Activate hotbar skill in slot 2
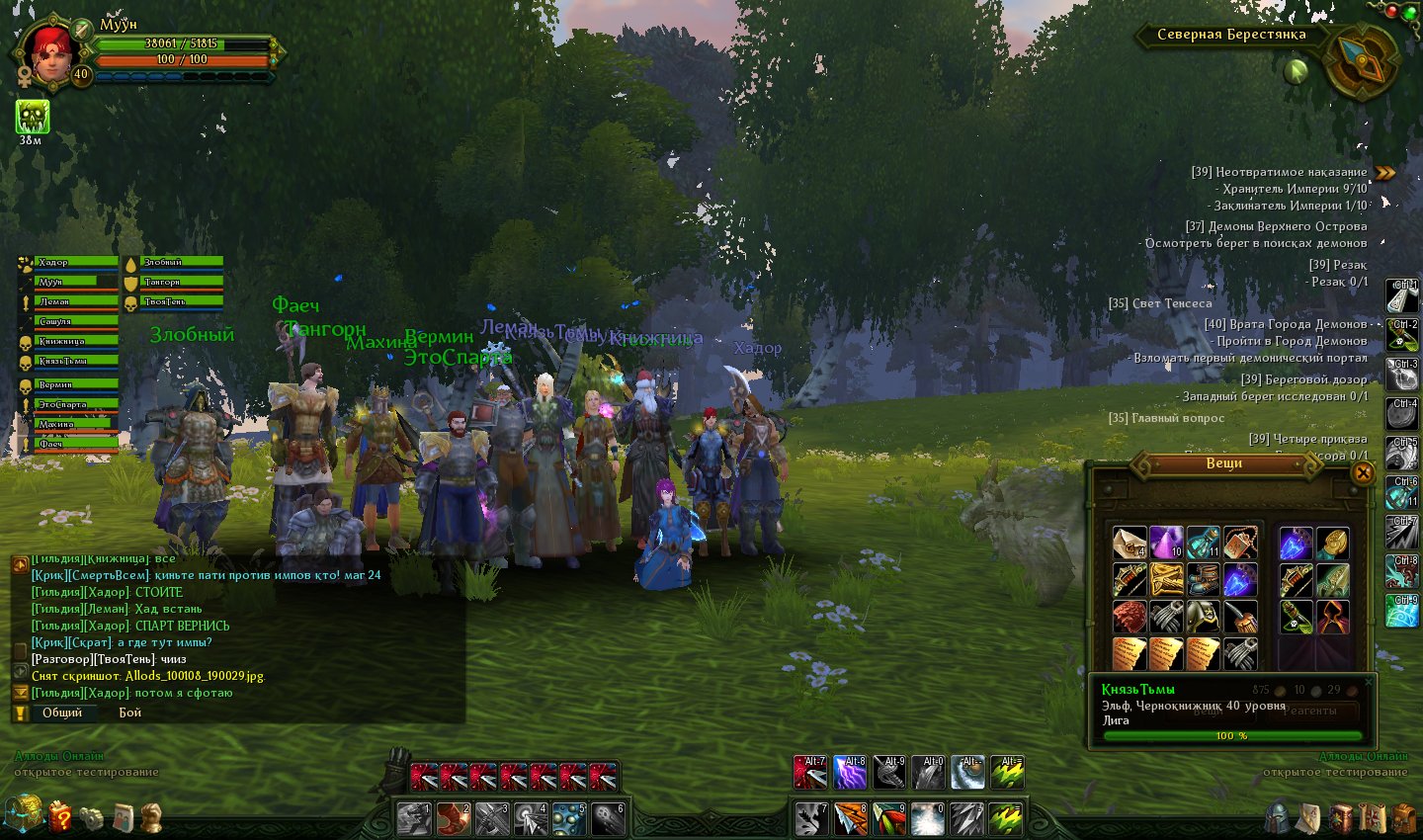Screen dimensions: 1423x840 [454, 819]
